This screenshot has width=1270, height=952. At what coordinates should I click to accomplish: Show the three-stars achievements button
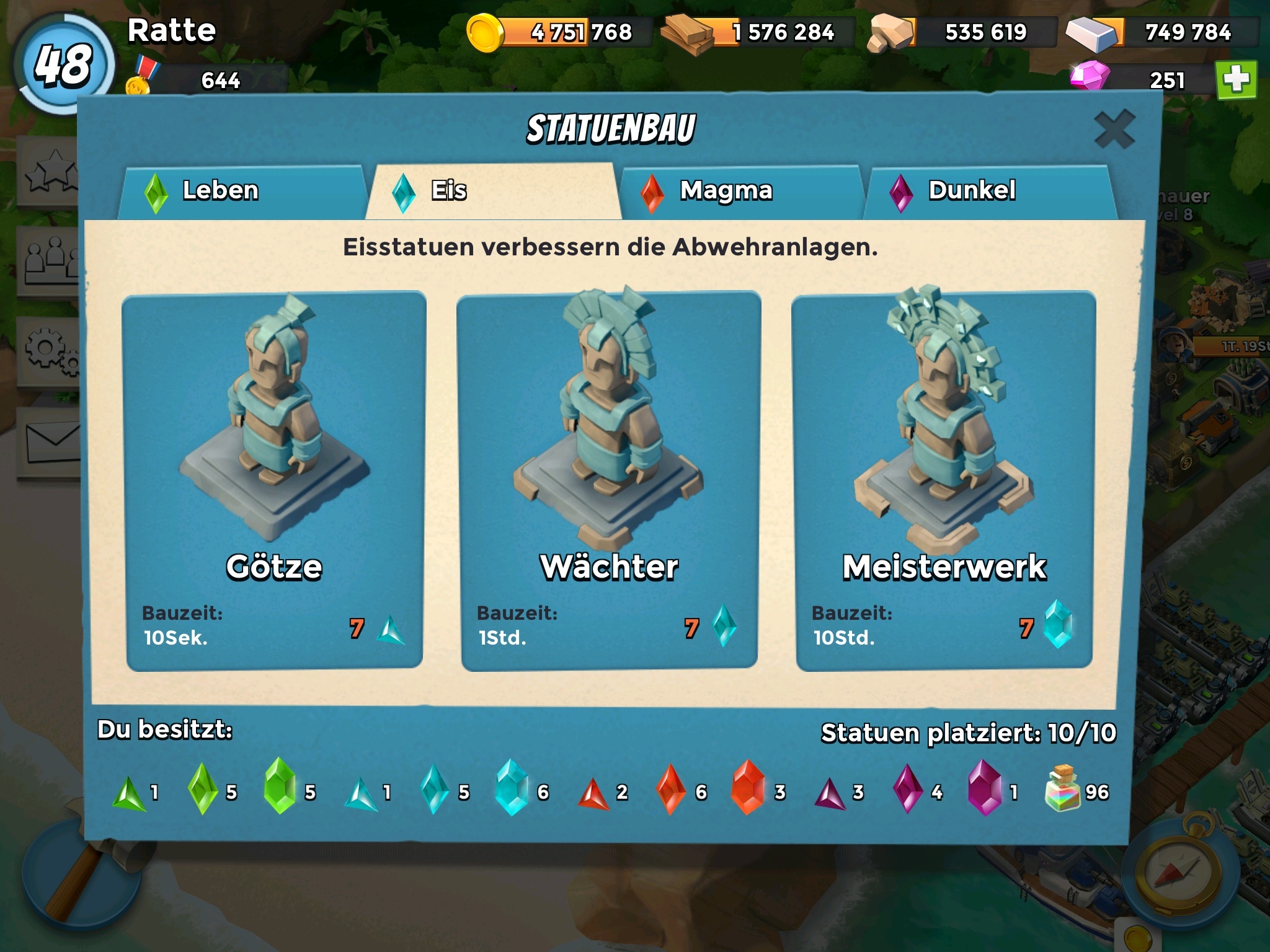pos(51,171)
